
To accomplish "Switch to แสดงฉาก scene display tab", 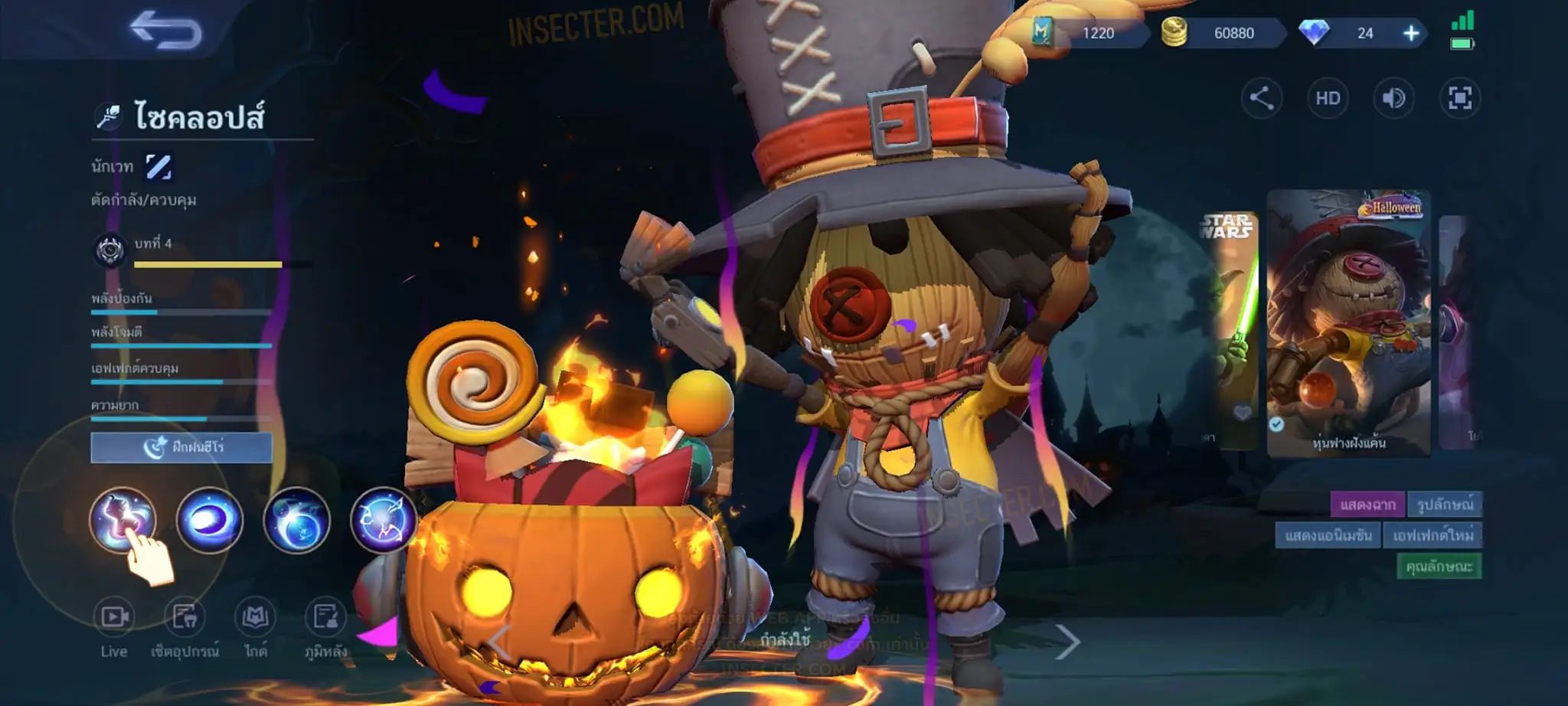I will (x=1367, y=505).
